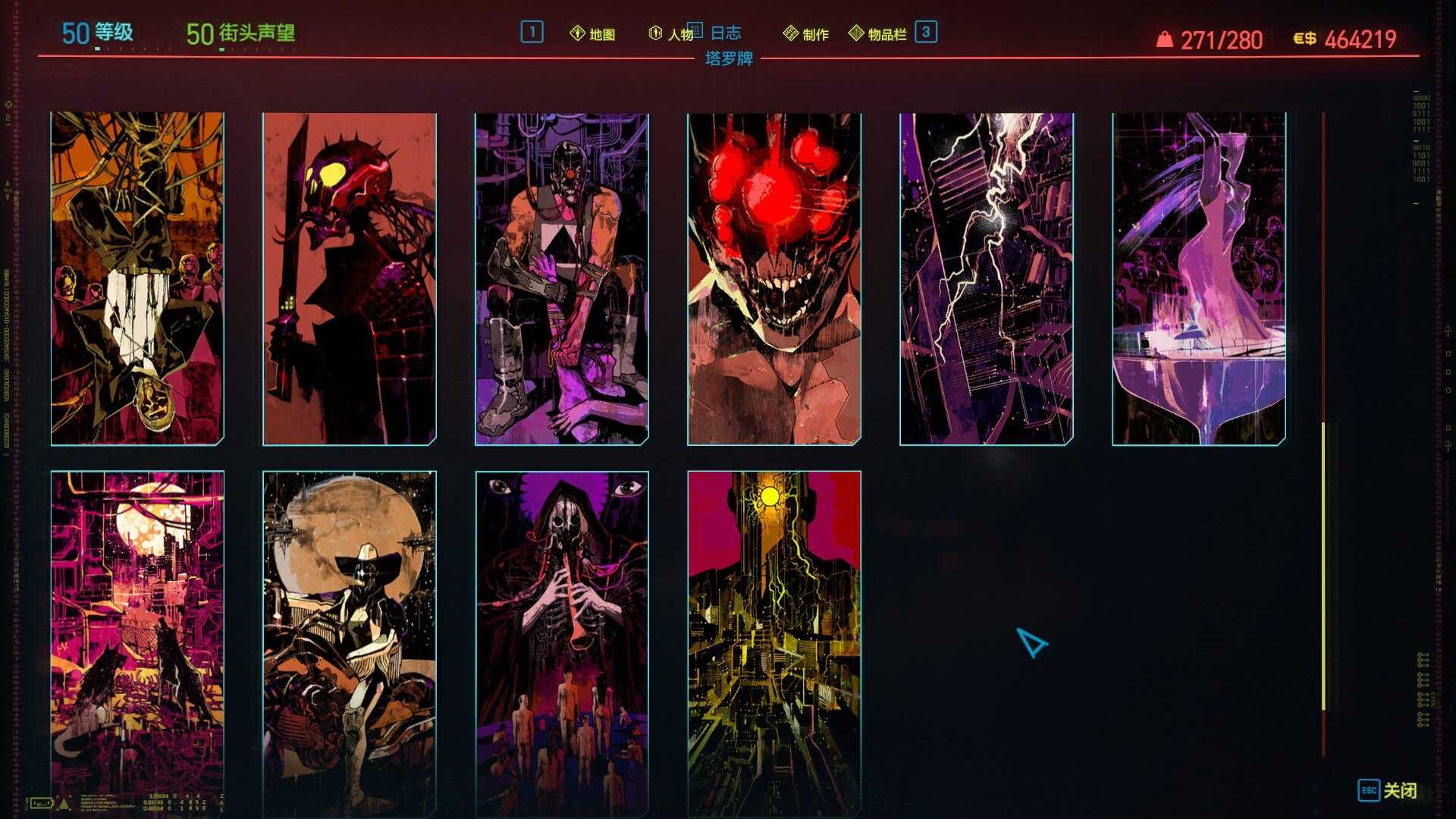The width and height of the screenshot is (1456, 819).
Task: Select the upside-down hanged man tarot card
Action: coord(137,278)
